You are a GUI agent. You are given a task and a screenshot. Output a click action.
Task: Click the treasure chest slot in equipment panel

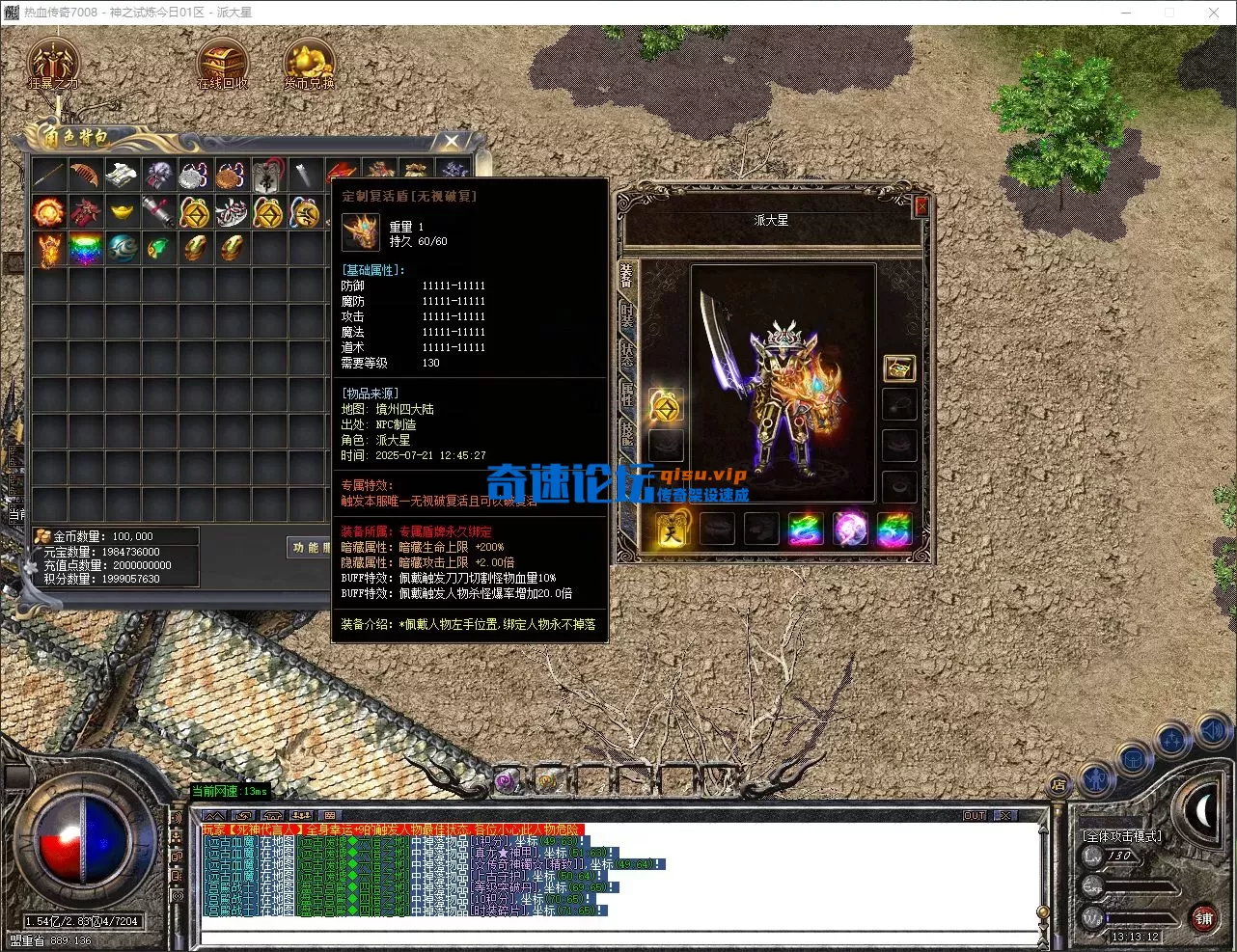899,367
